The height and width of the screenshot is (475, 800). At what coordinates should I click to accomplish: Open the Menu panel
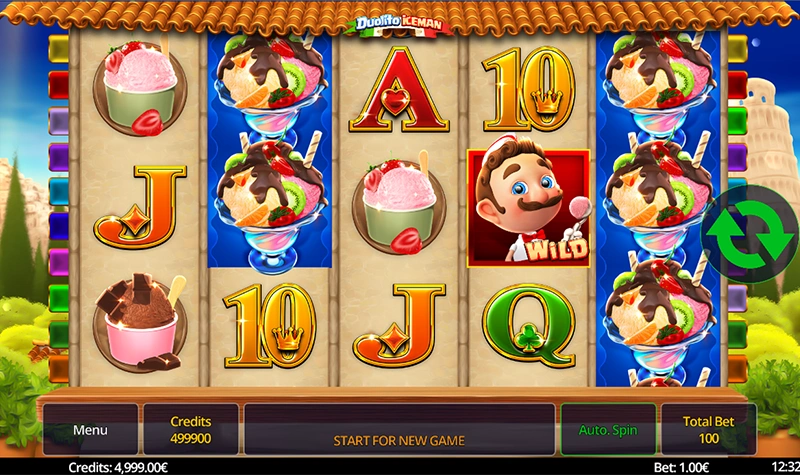90,430
